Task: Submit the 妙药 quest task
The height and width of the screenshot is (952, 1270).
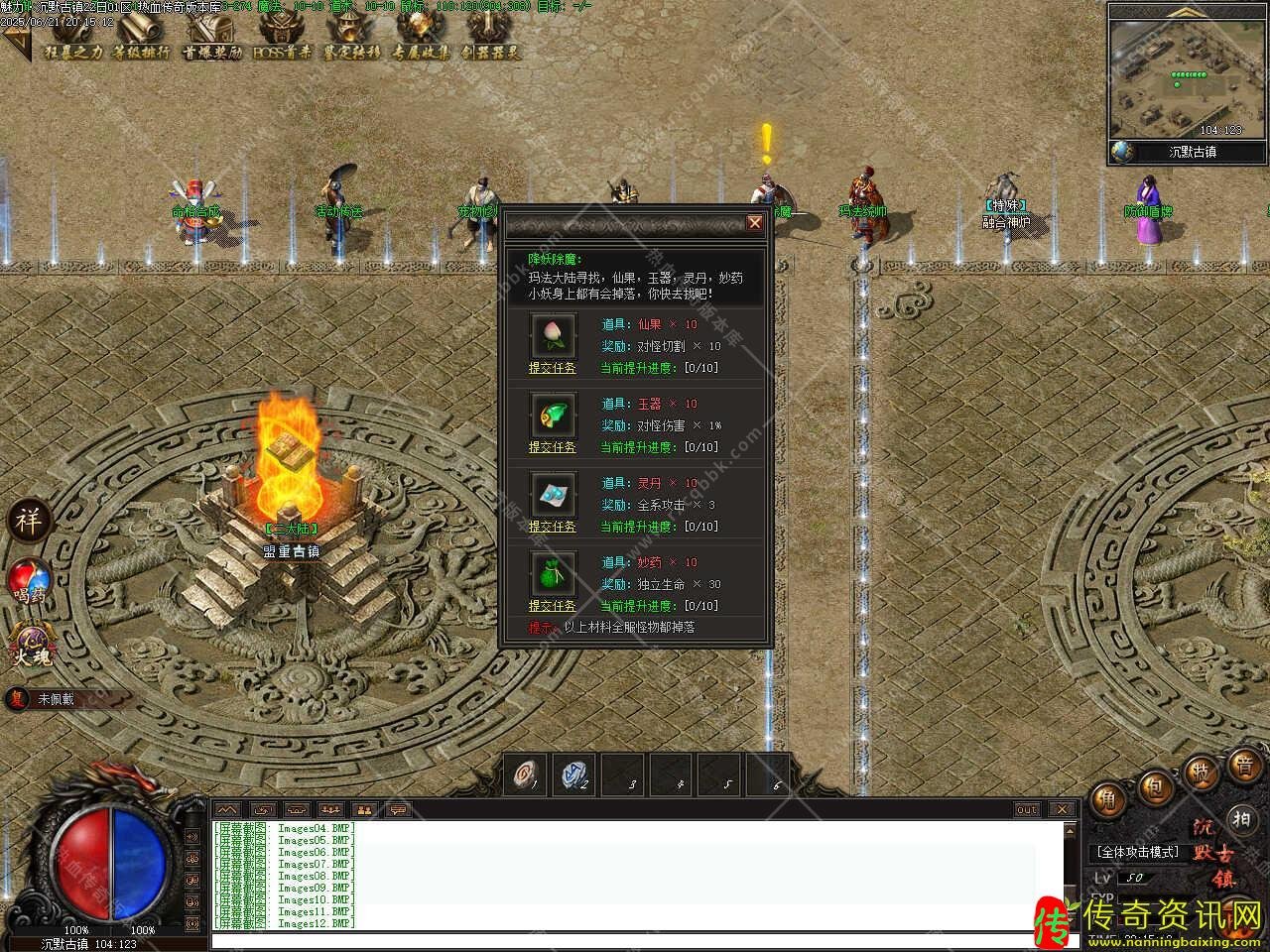Action: pyautogui.click(x=552, y=606)
